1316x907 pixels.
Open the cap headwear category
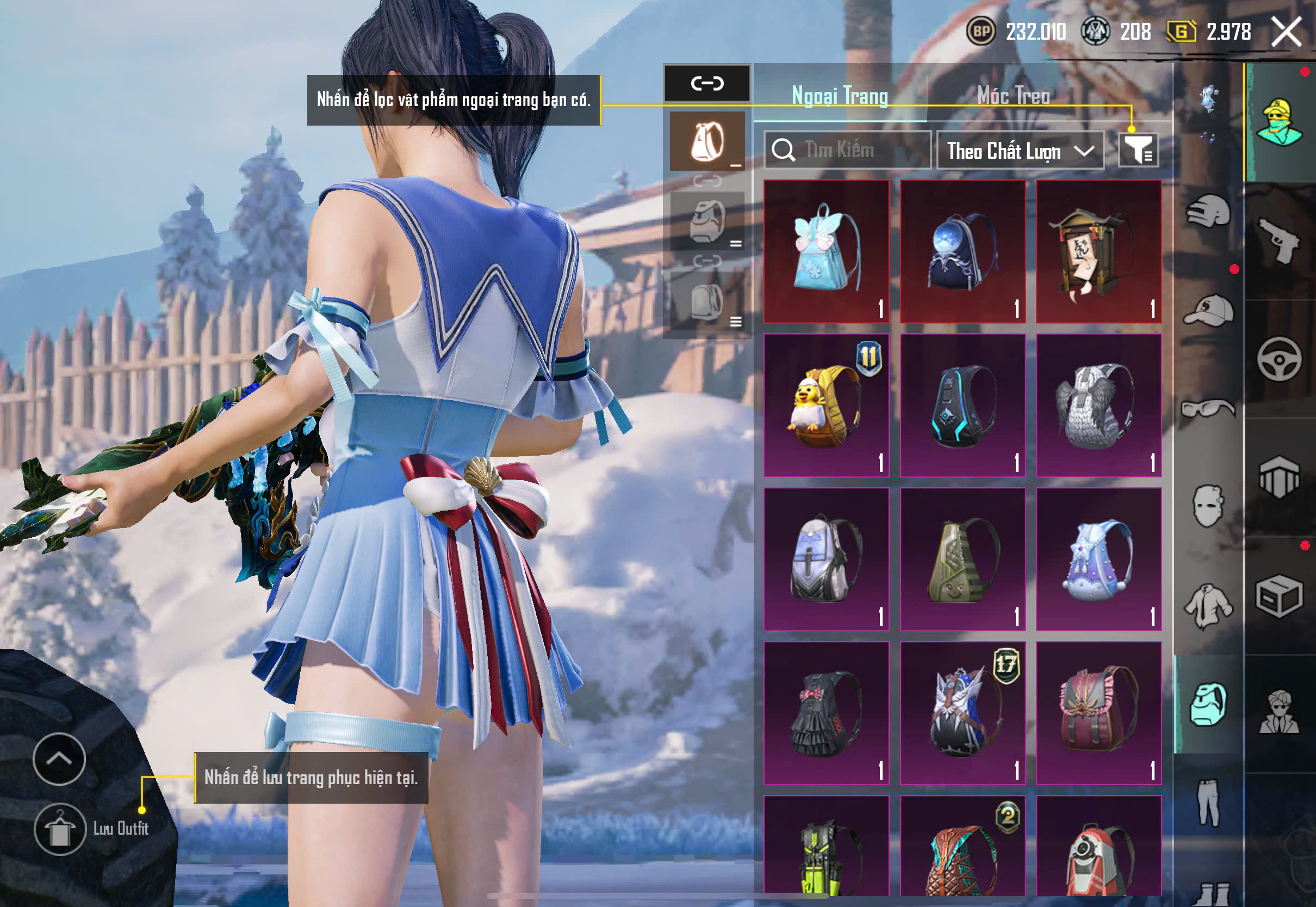click(x=1208, y=310)
